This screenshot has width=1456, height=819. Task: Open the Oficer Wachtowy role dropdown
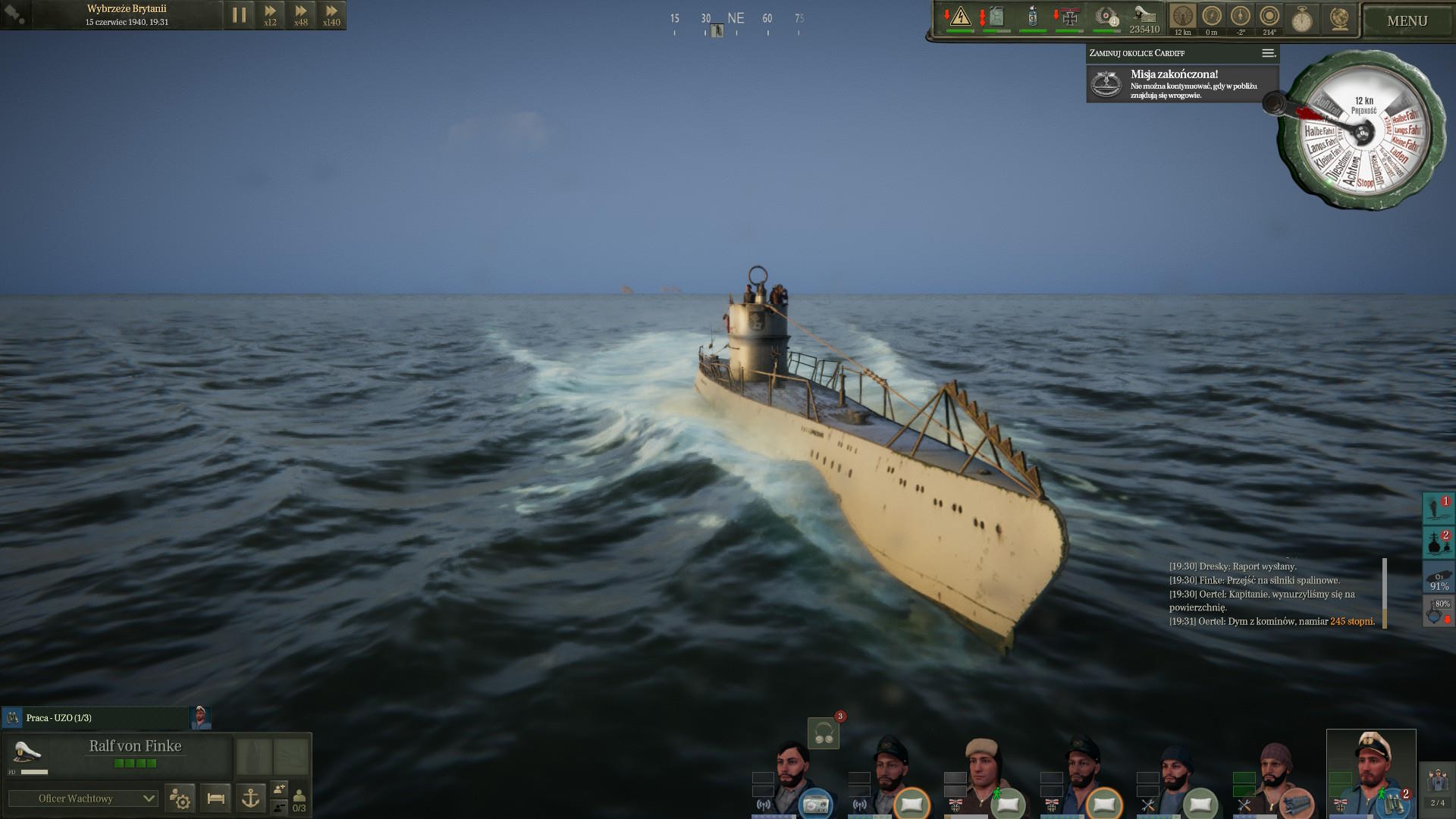pyautogui.click(x=83, y=799)
